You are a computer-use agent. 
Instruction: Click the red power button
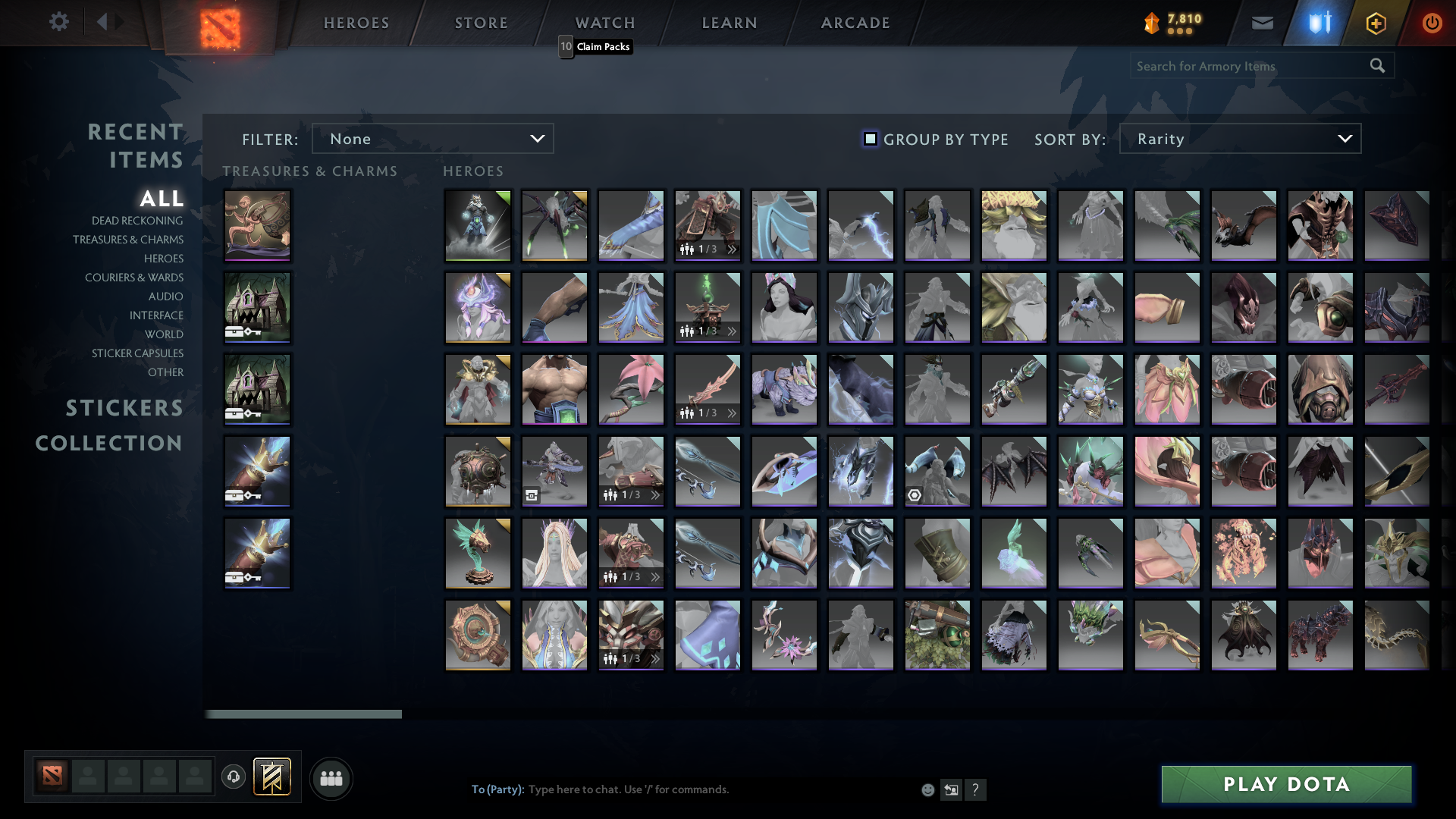coord(1432,23)
